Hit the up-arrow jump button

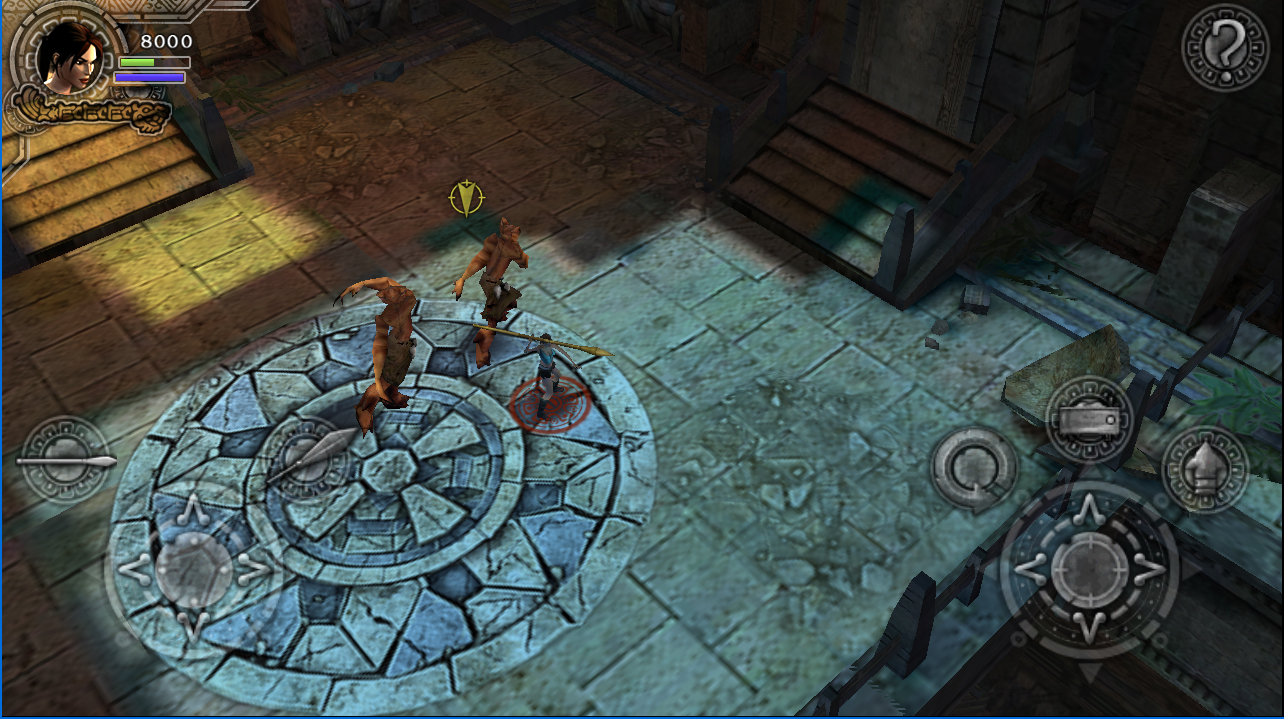(1204, 469)
